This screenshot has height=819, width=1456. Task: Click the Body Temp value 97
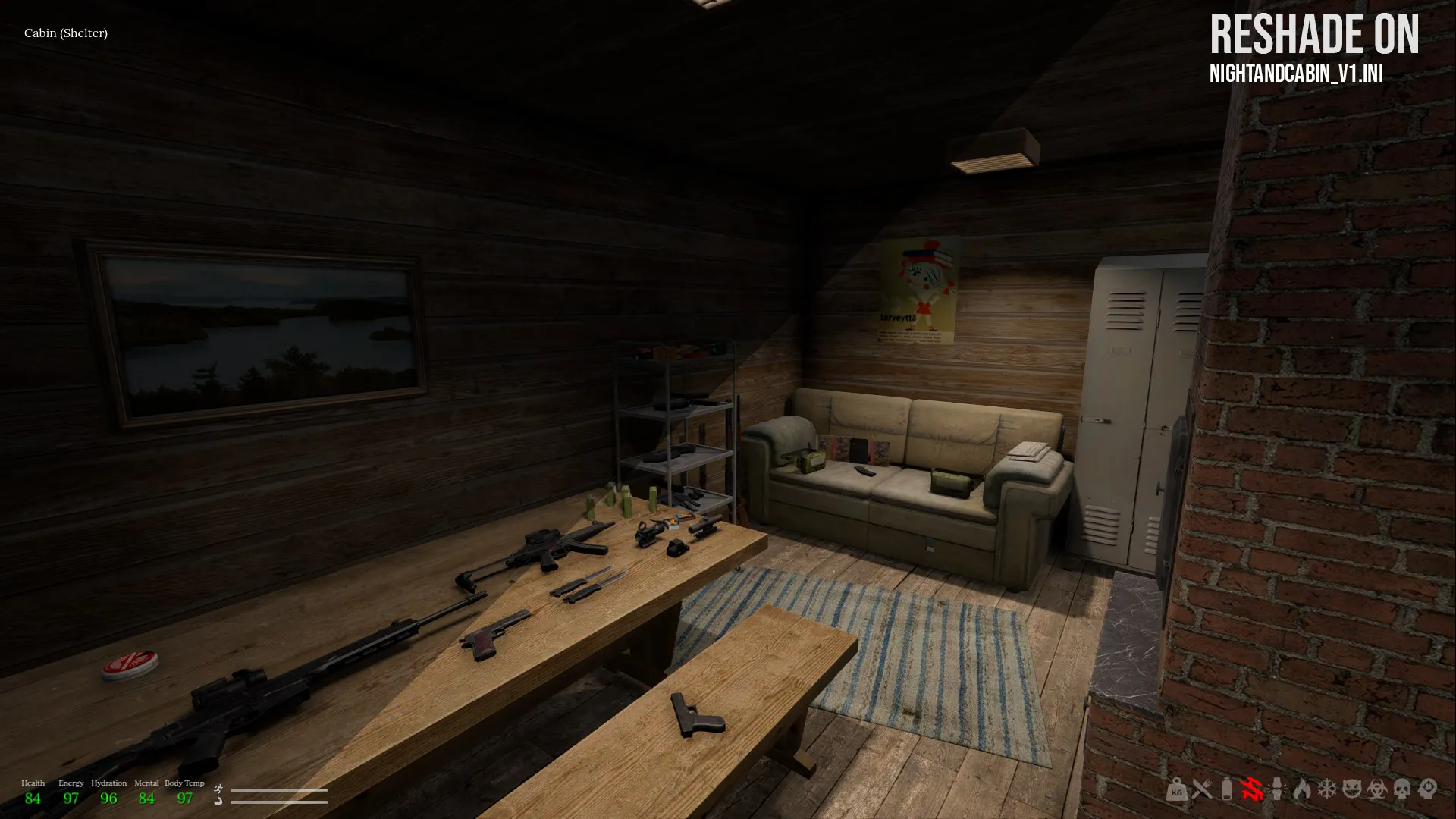pyautogui.click(x=185, y=799)
